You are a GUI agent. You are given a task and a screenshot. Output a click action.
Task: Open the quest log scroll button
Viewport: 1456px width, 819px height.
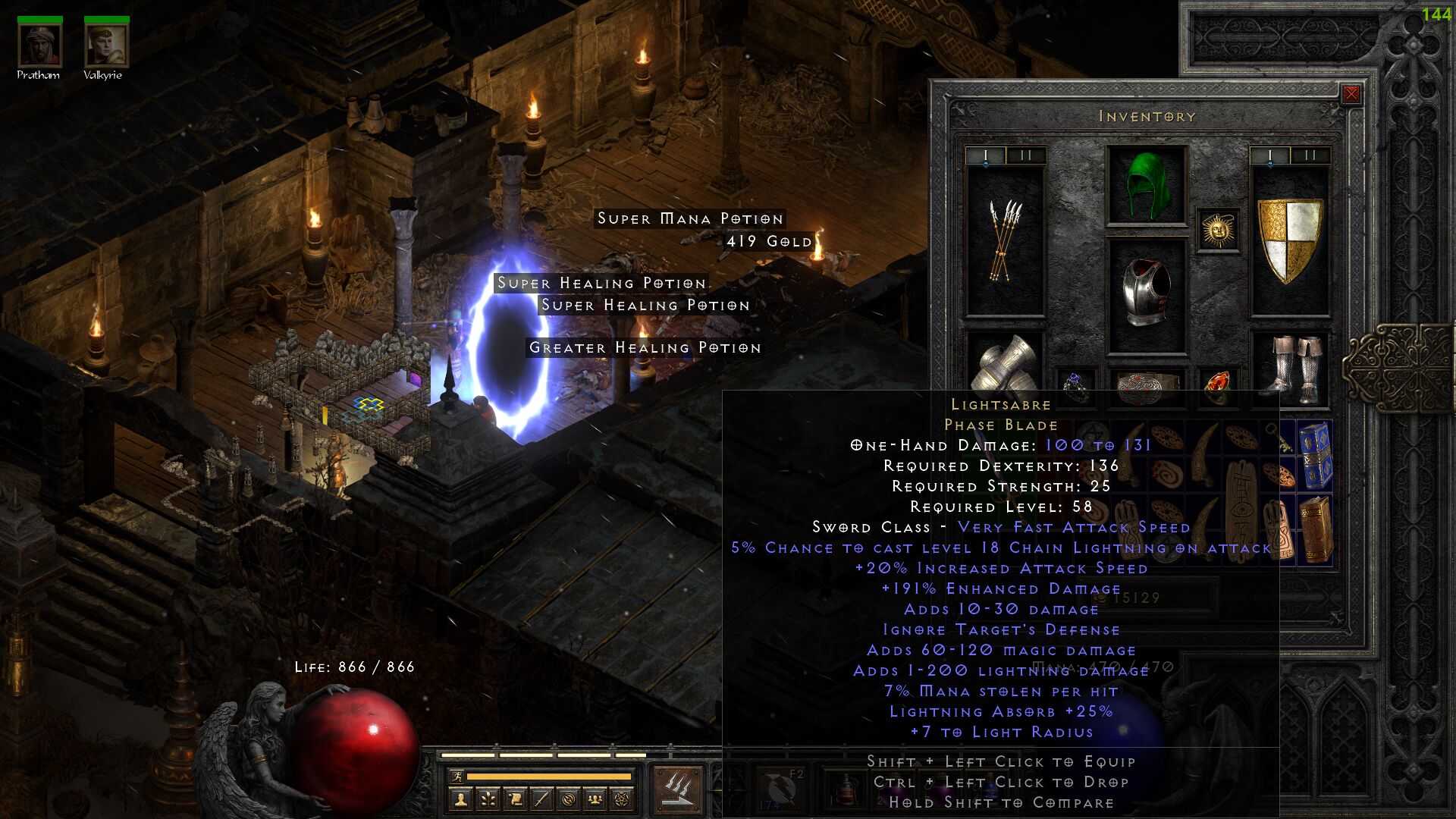pos(515,799)
